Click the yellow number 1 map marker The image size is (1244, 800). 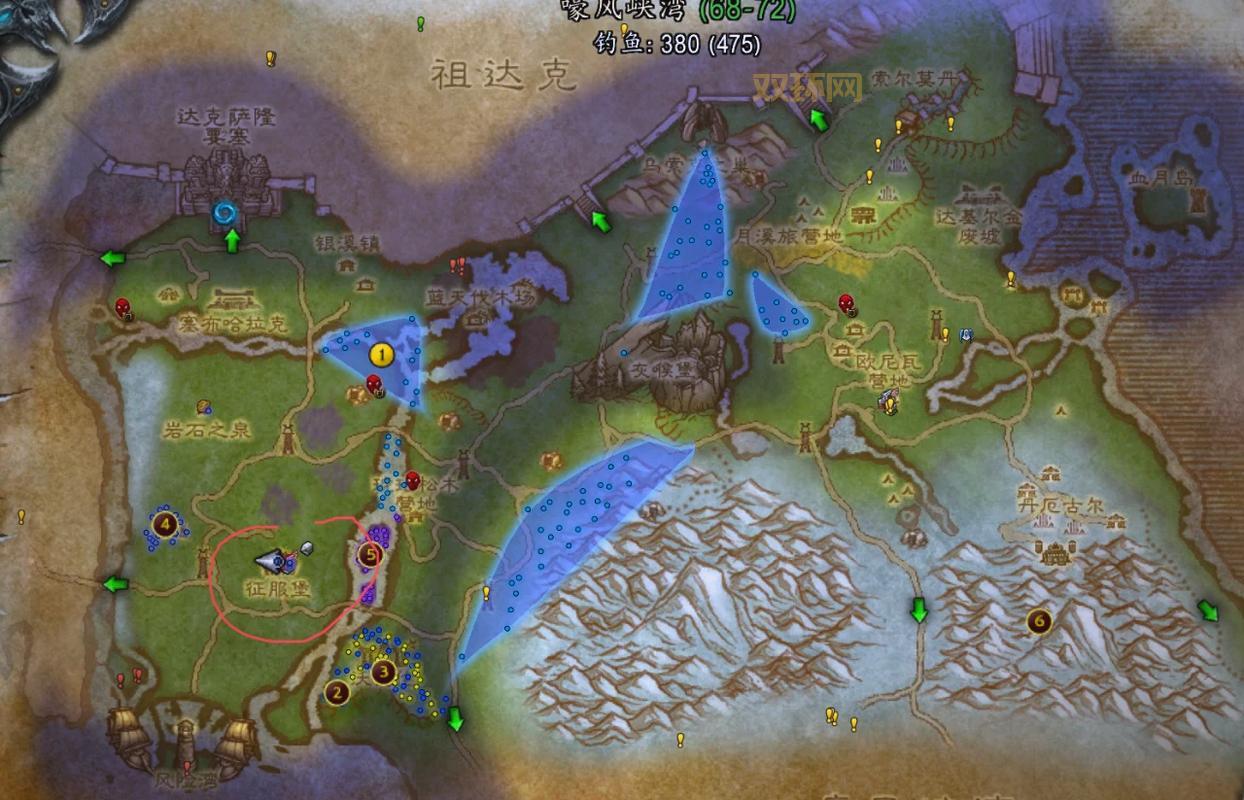click(x=380, y=354)
